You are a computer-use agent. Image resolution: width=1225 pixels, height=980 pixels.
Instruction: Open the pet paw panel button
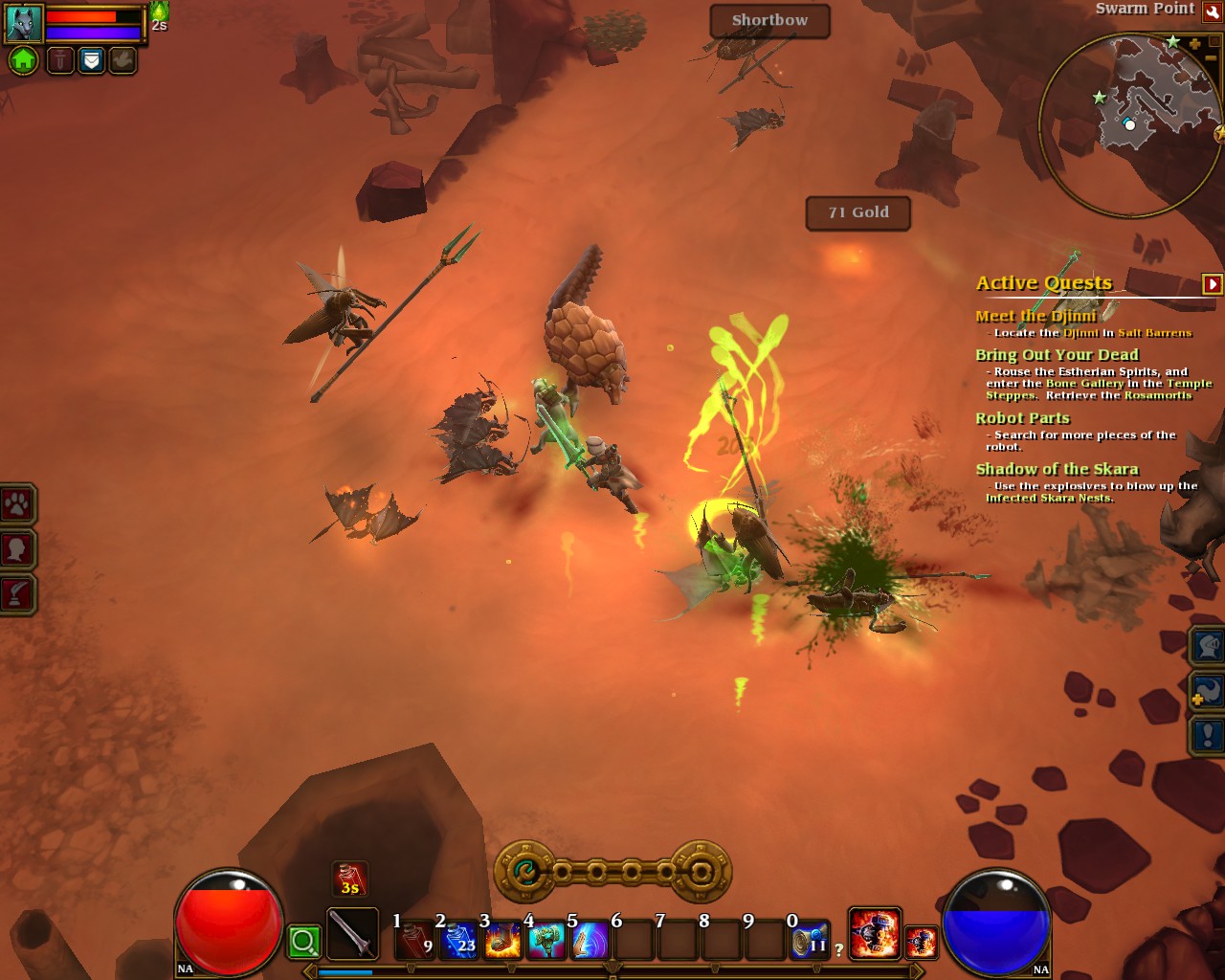tap(18, 504)
